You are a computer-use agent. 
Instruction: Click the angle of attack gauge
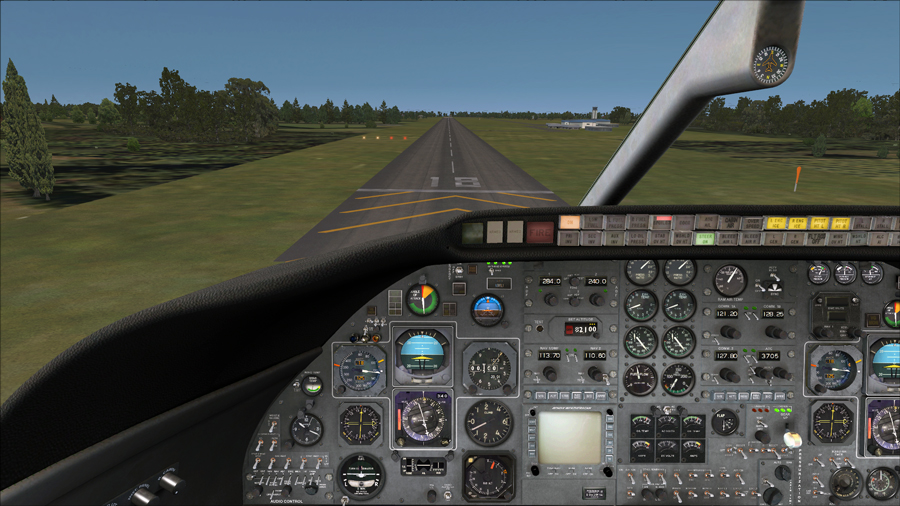point(423,298)
